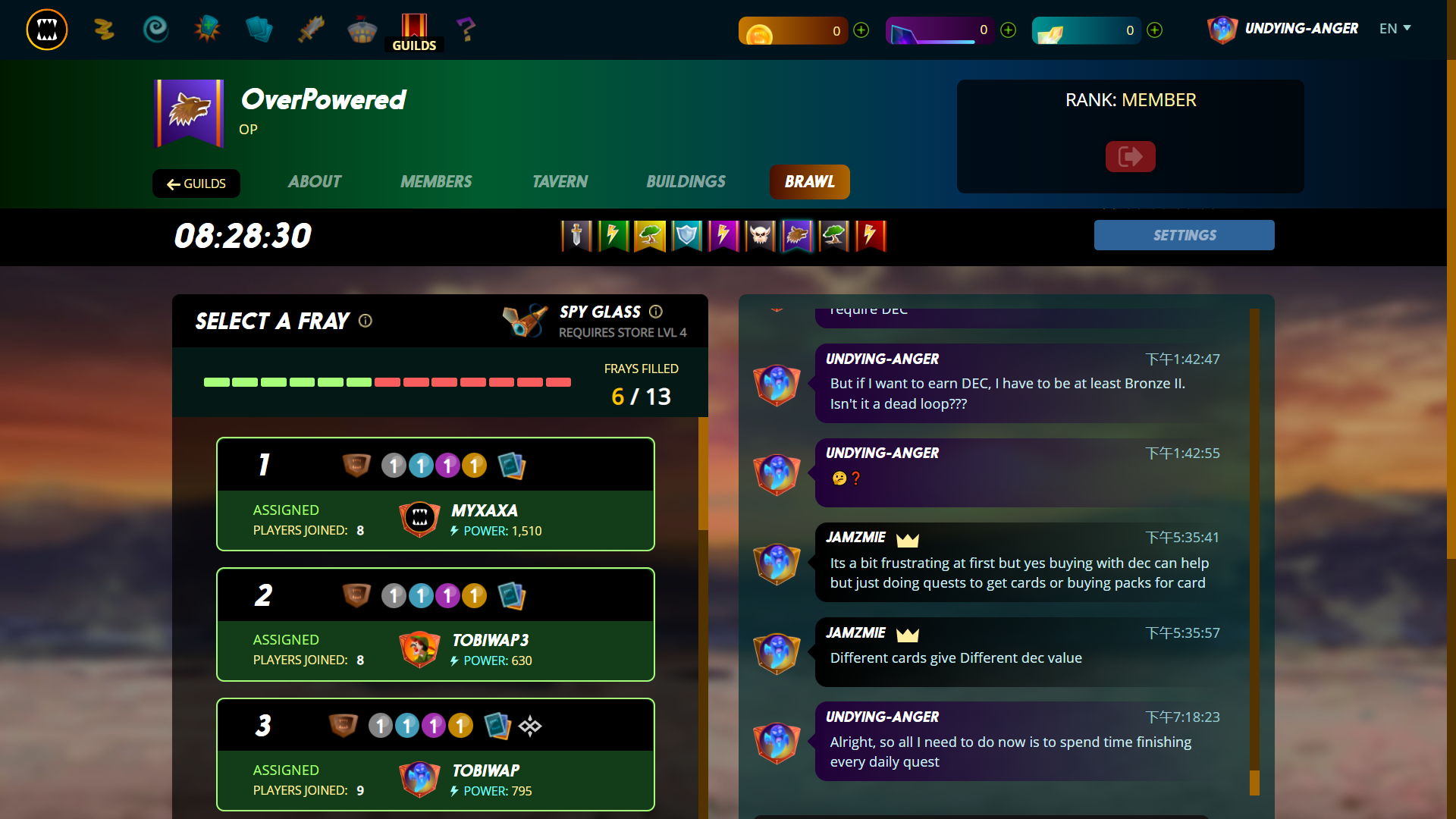Open the card collection icon
The height and width of the screenshot is (819, 1456).
click(x=259, y=29)
